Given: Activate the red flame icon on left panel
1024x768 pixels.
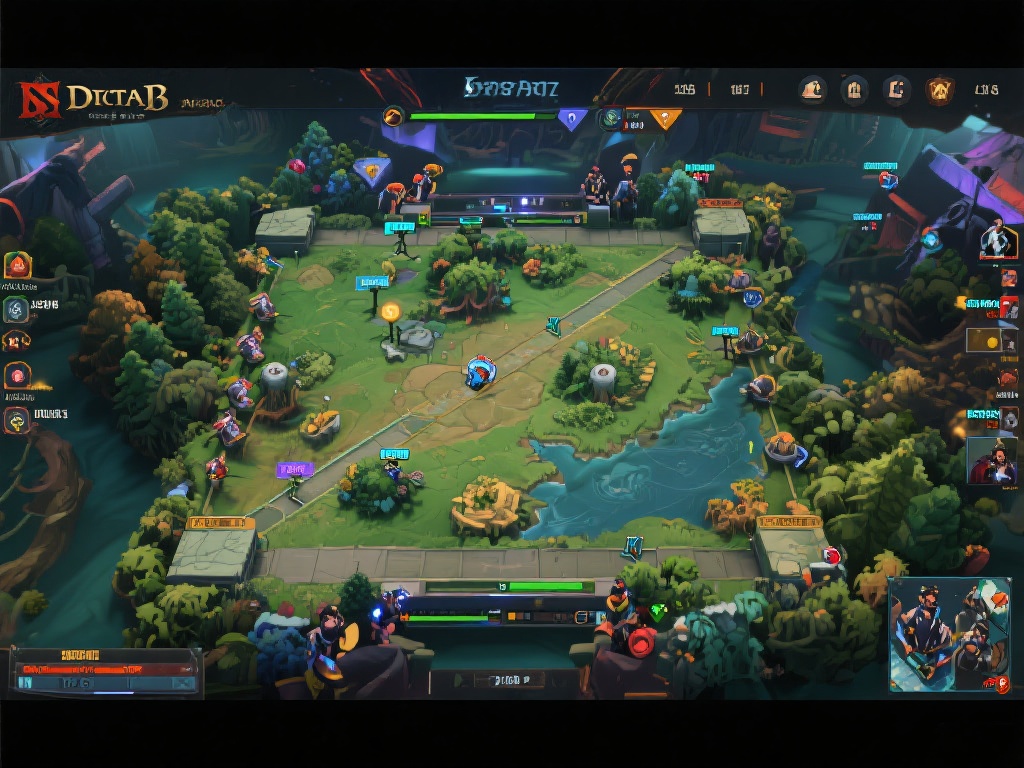Looking at the screenshot, I should [18, 266].
